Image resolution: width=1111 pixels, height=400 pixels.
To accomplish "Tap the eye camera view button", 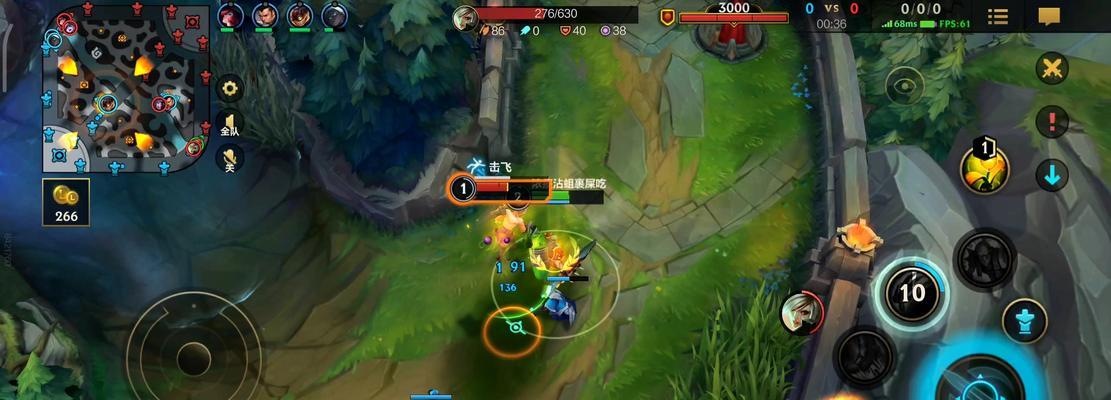I will (x=905, y=85).
